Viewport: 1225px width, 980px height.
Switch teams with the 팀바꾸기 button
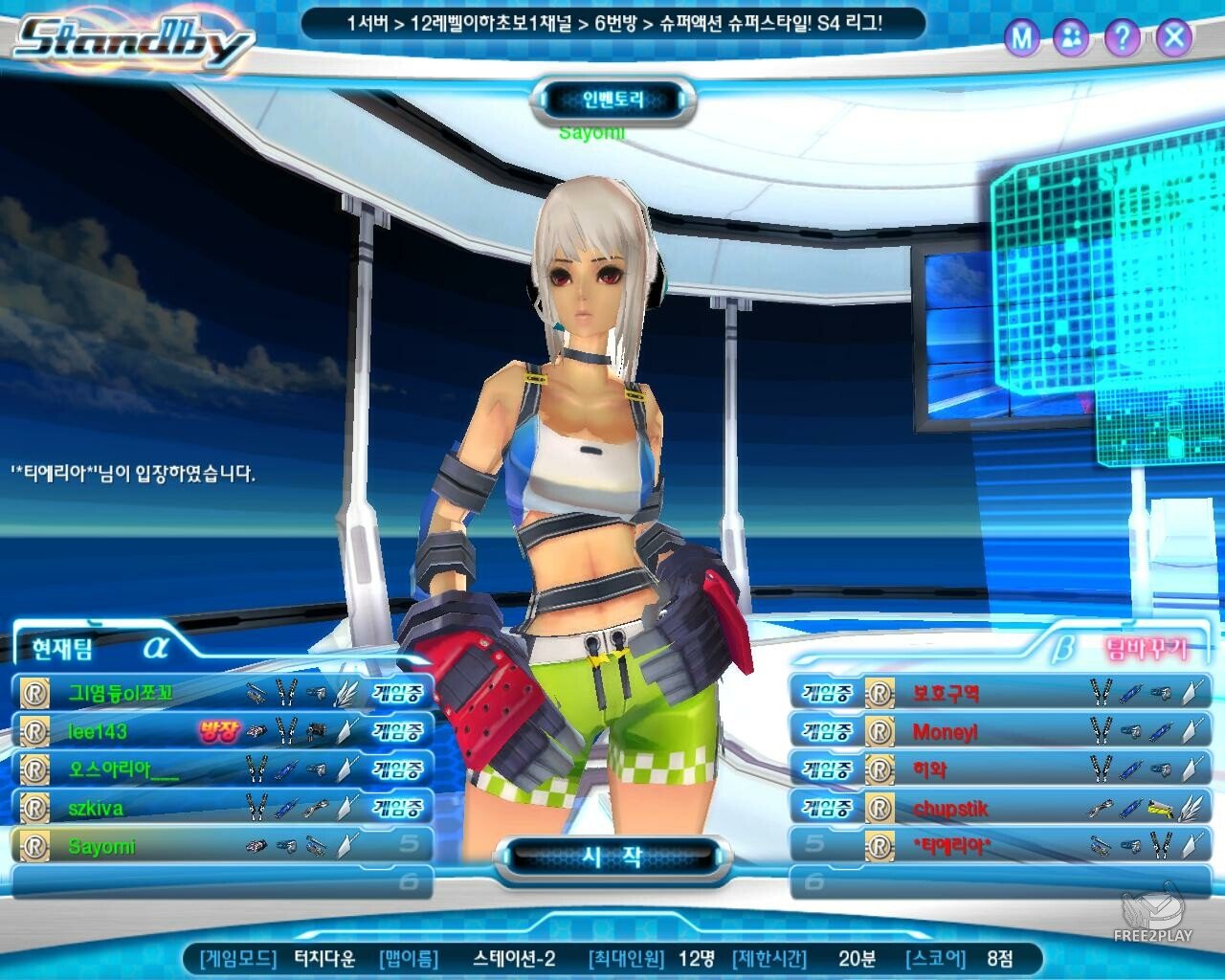[x=1146, y=650]
